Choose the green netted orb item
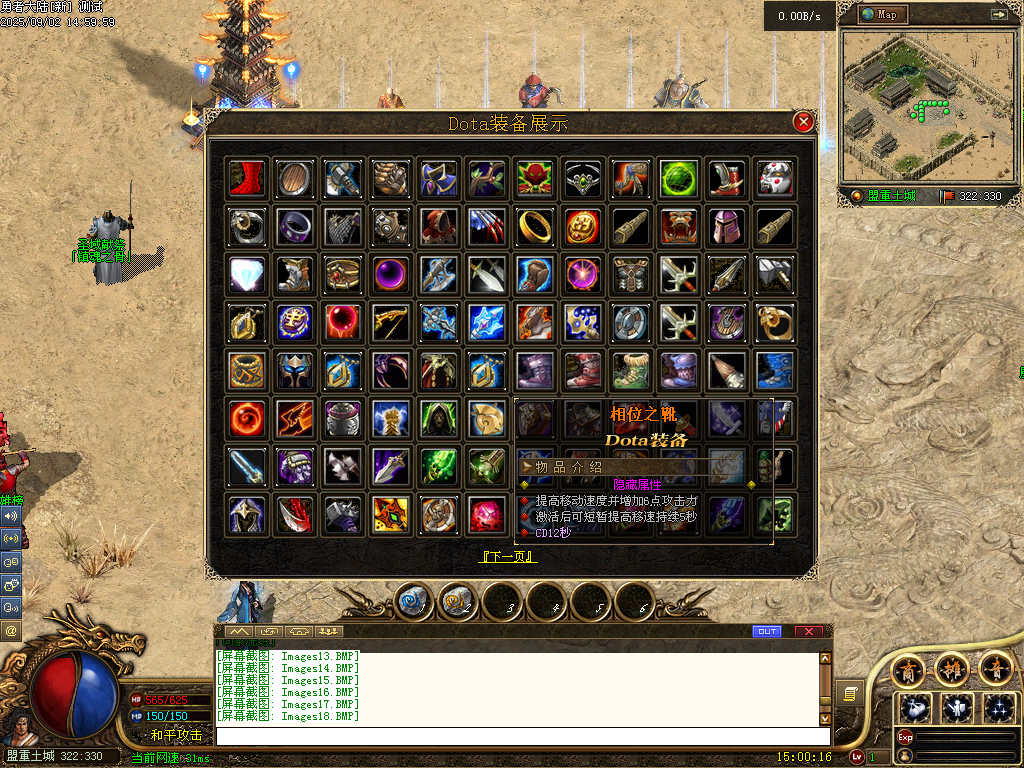The height and width of the screenshot is (768, 1024). 679,179
